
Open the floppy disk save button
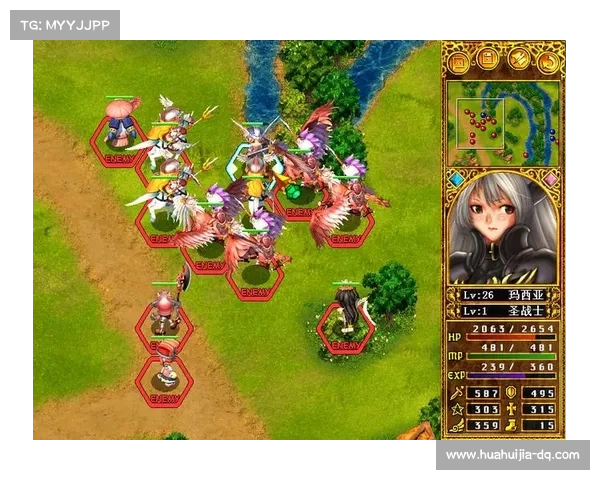pyautogui.click(x=488, y=61)
